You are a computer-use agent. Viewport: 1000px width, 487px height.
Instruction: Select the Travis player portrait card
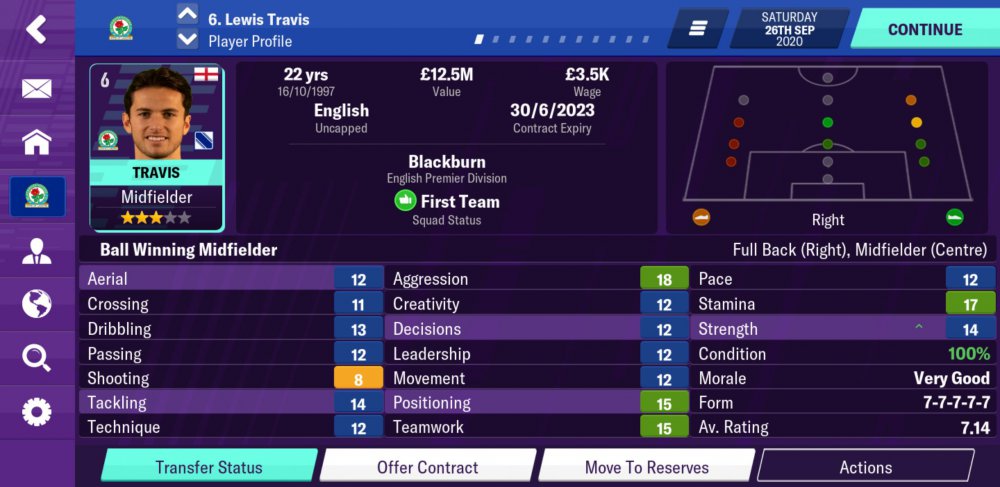(x=157, y=147)
